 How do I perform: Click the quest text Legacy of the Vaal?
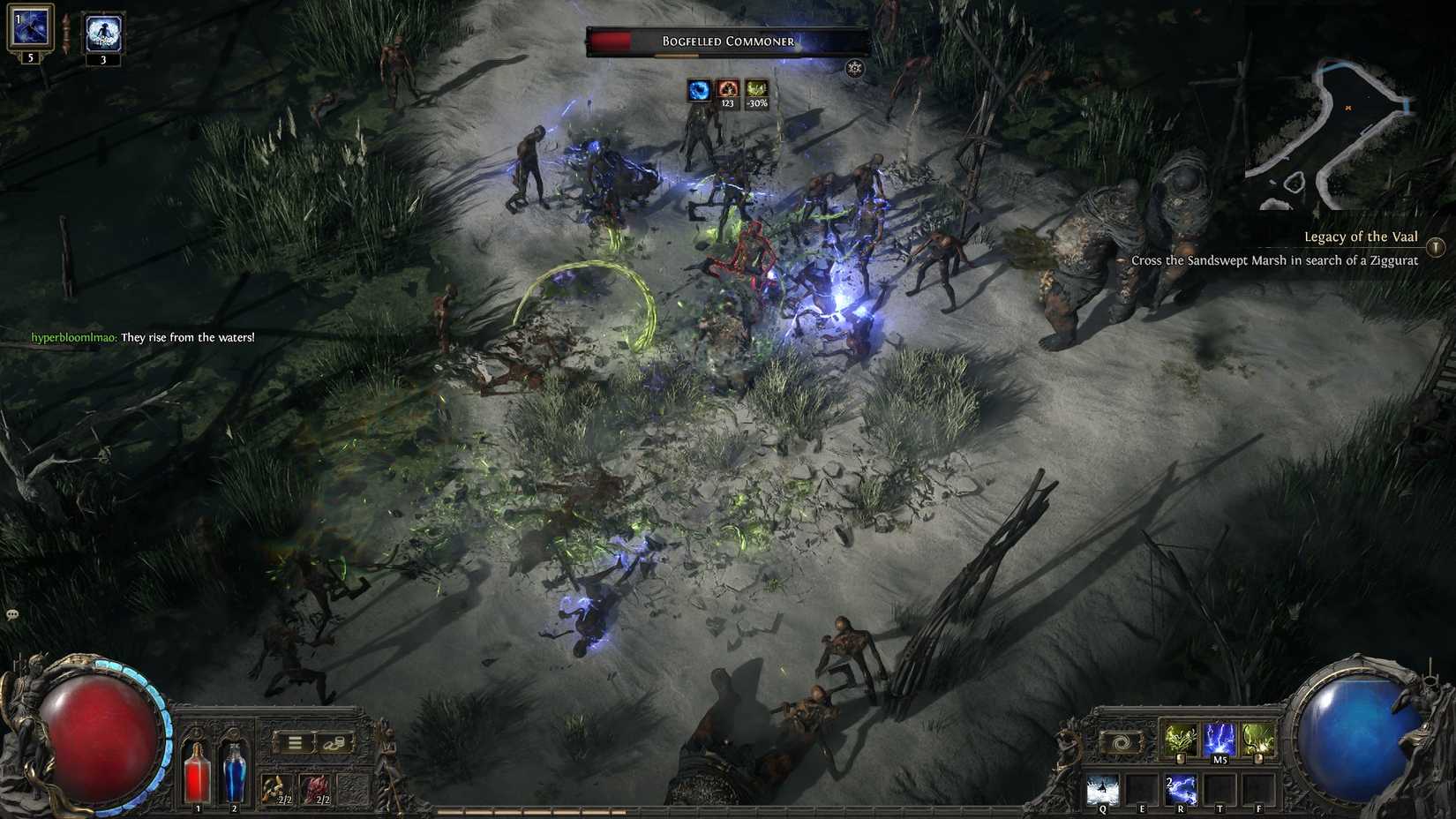point(1362,237)
